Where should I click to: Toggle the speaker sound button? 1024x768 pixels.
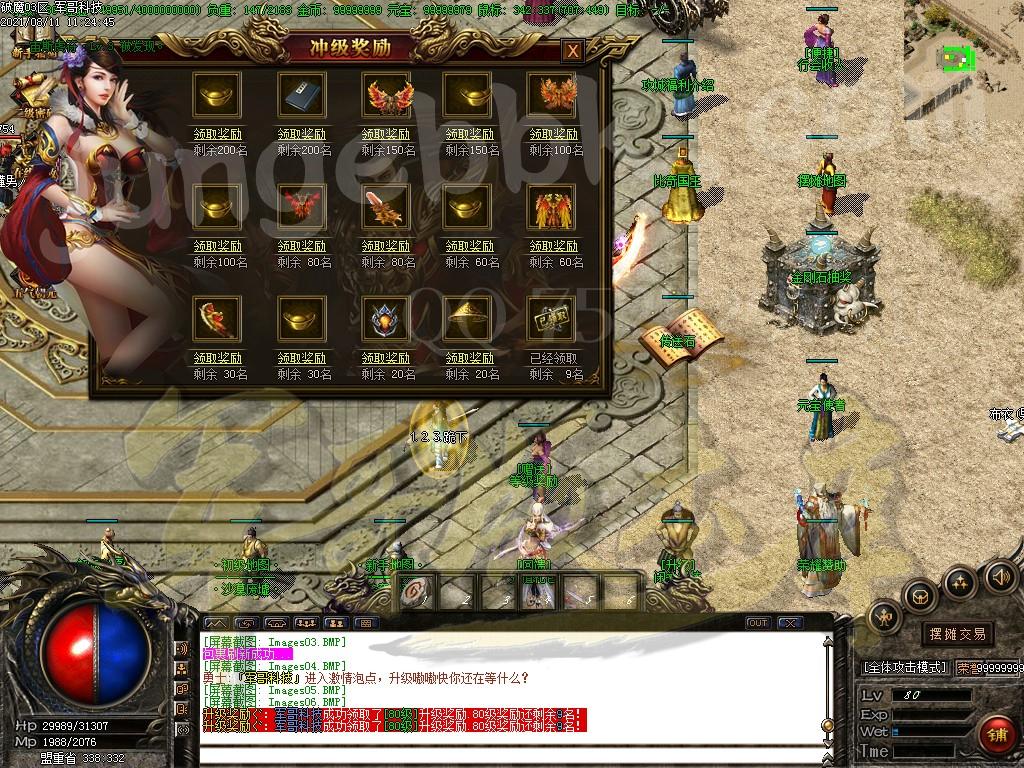[1000, 576]
